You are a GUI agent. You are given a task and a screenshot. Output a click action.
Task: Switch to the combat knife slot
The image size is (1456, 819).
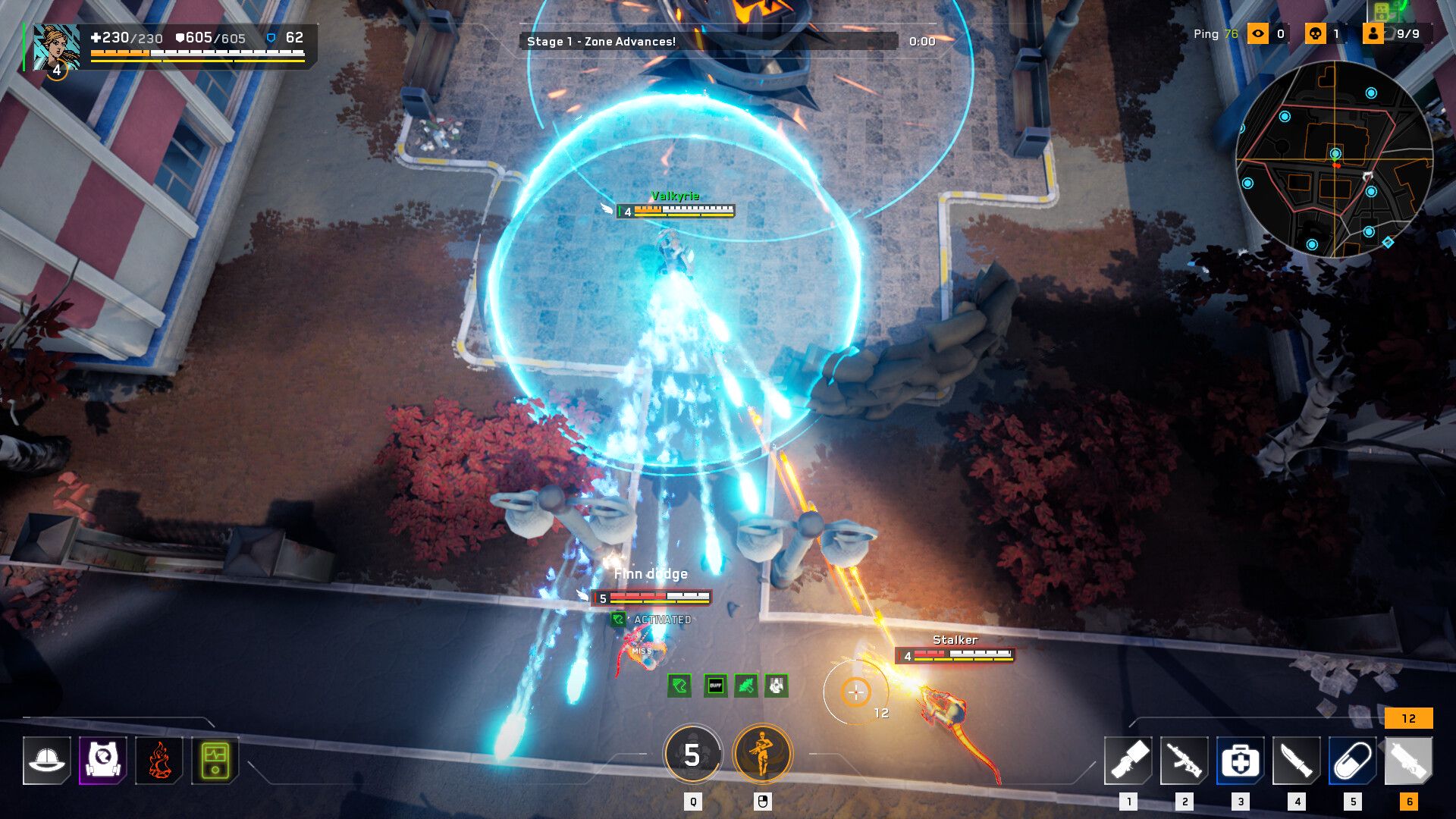1297,760
